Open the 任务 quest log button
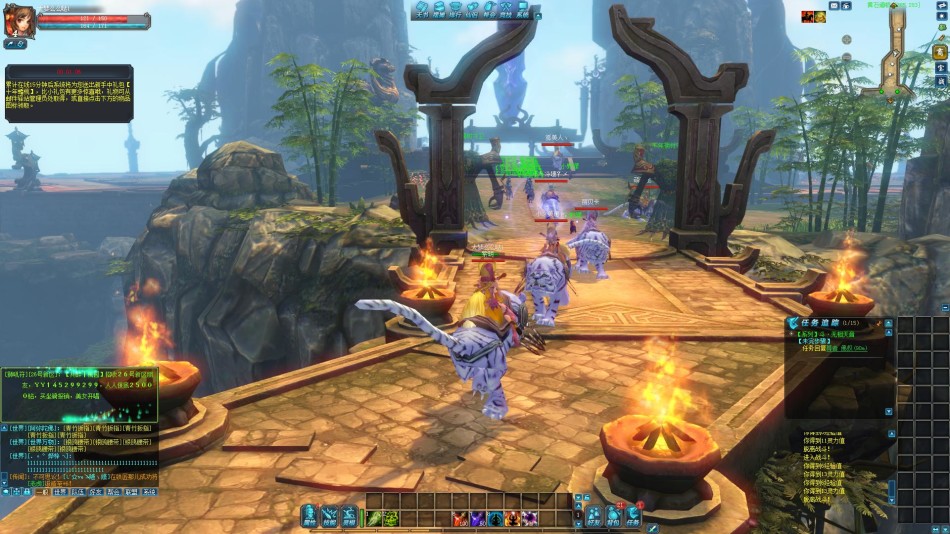950x534 pixels. (x=633, y=514)
